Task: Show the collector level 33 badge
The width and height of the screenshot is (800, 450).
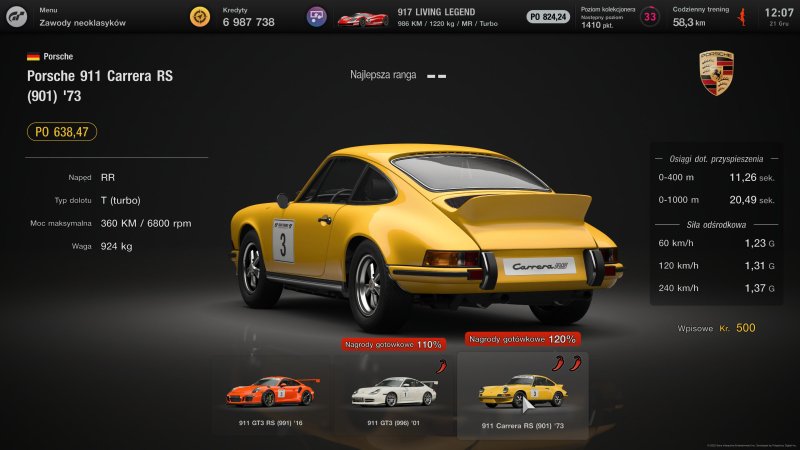Action: coord(650,16)
